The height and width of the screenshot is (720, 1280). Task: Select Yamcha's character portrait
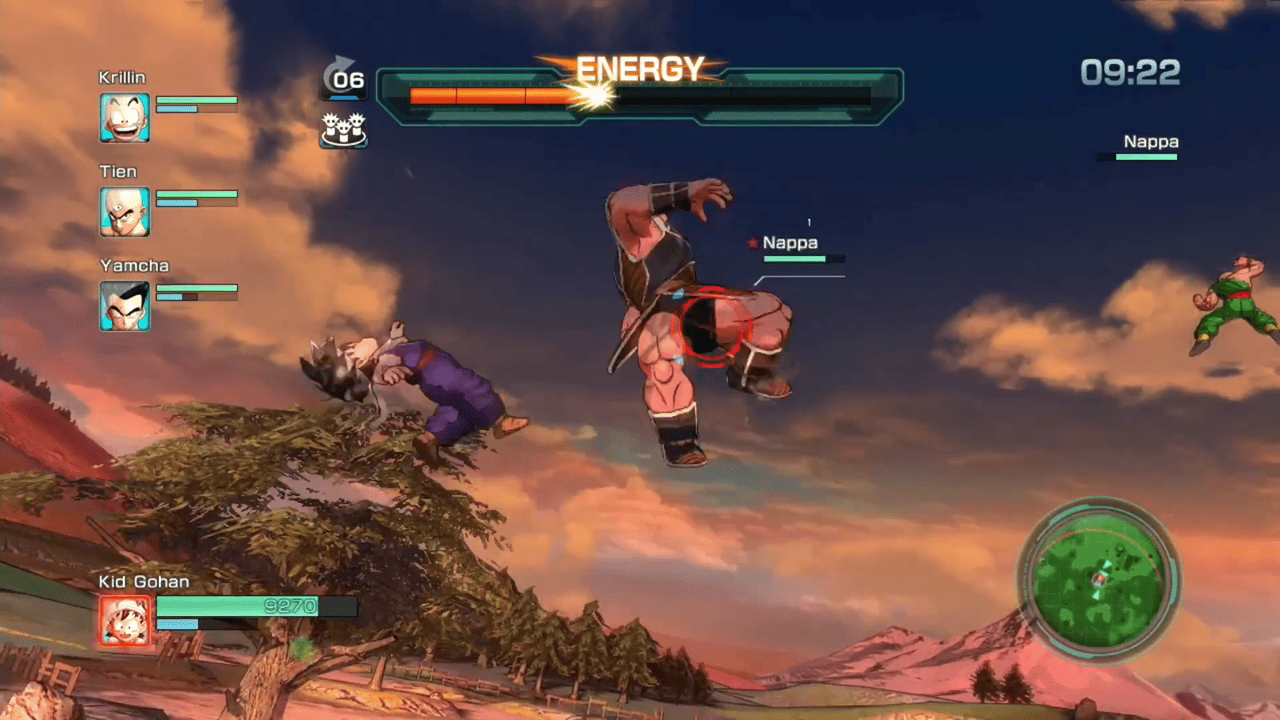[125, 304]
